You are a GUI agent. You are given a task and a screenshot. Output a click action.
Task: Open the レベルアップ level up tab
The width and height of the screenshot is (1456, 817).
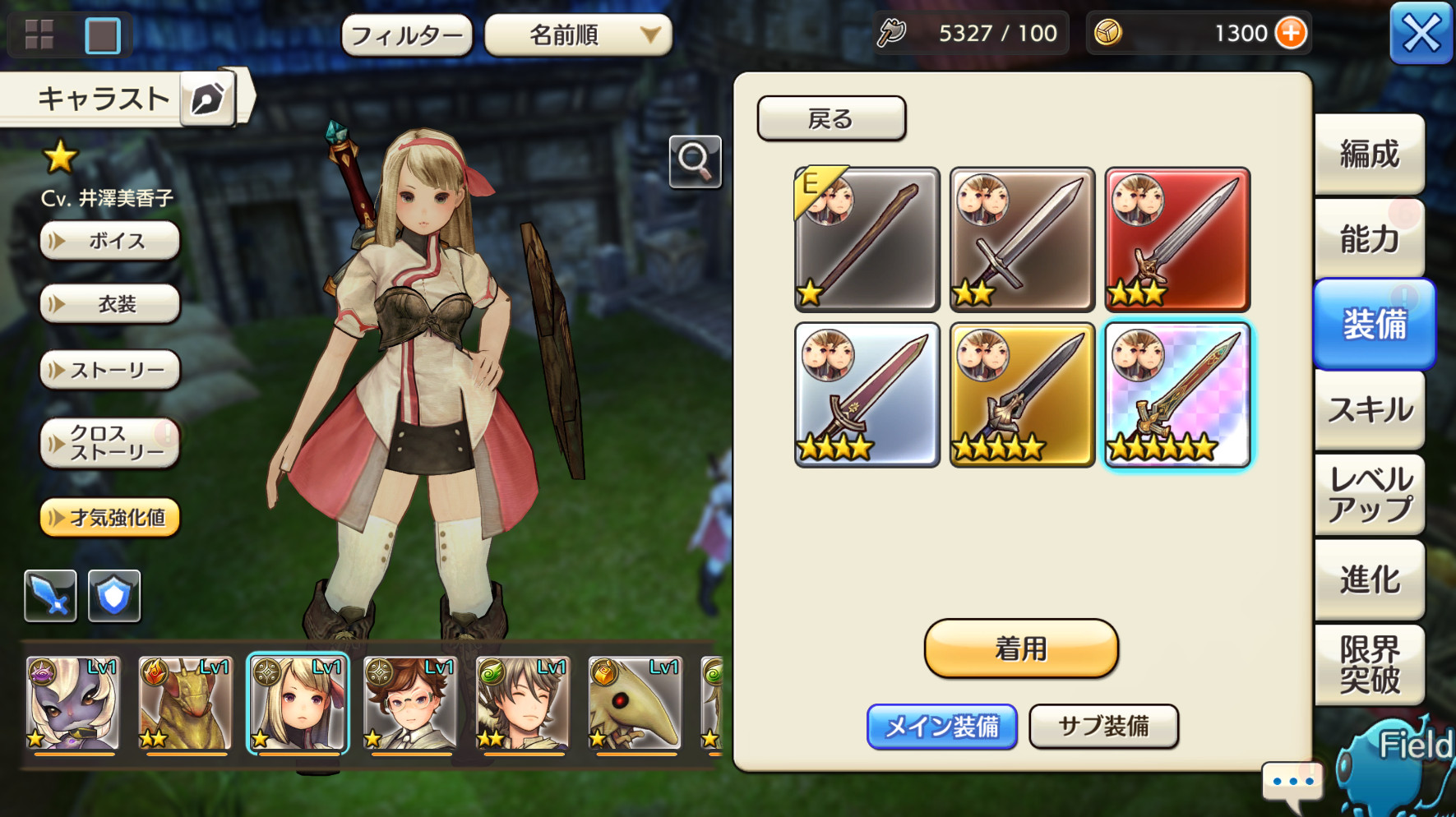(x=1369, y=495)
